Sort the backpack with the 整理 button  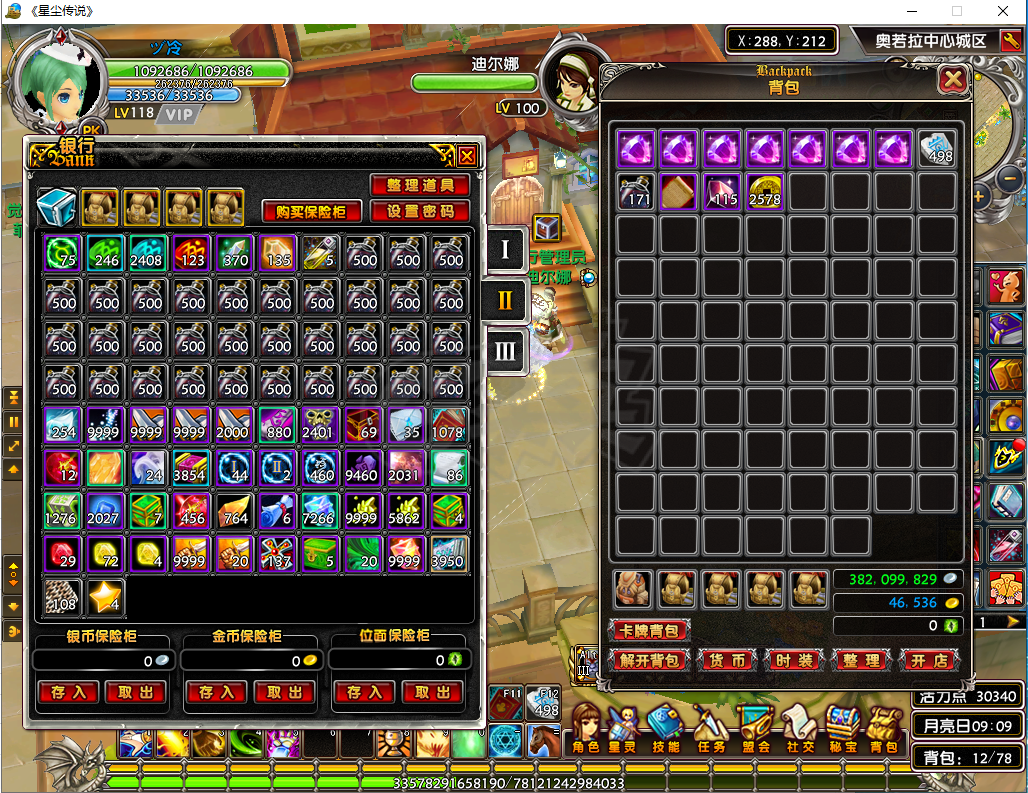click(x=861, y=660)
